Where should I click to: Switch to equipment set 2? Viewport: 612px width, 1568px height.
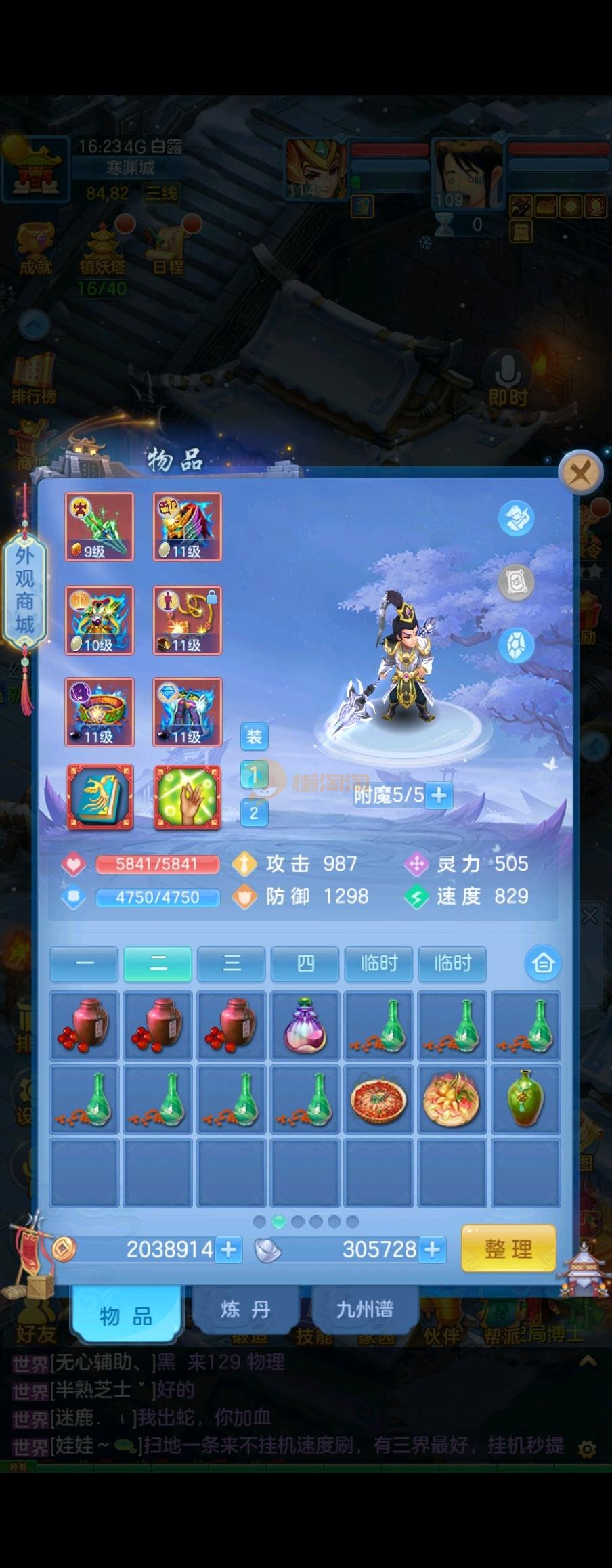click(254, 813)
